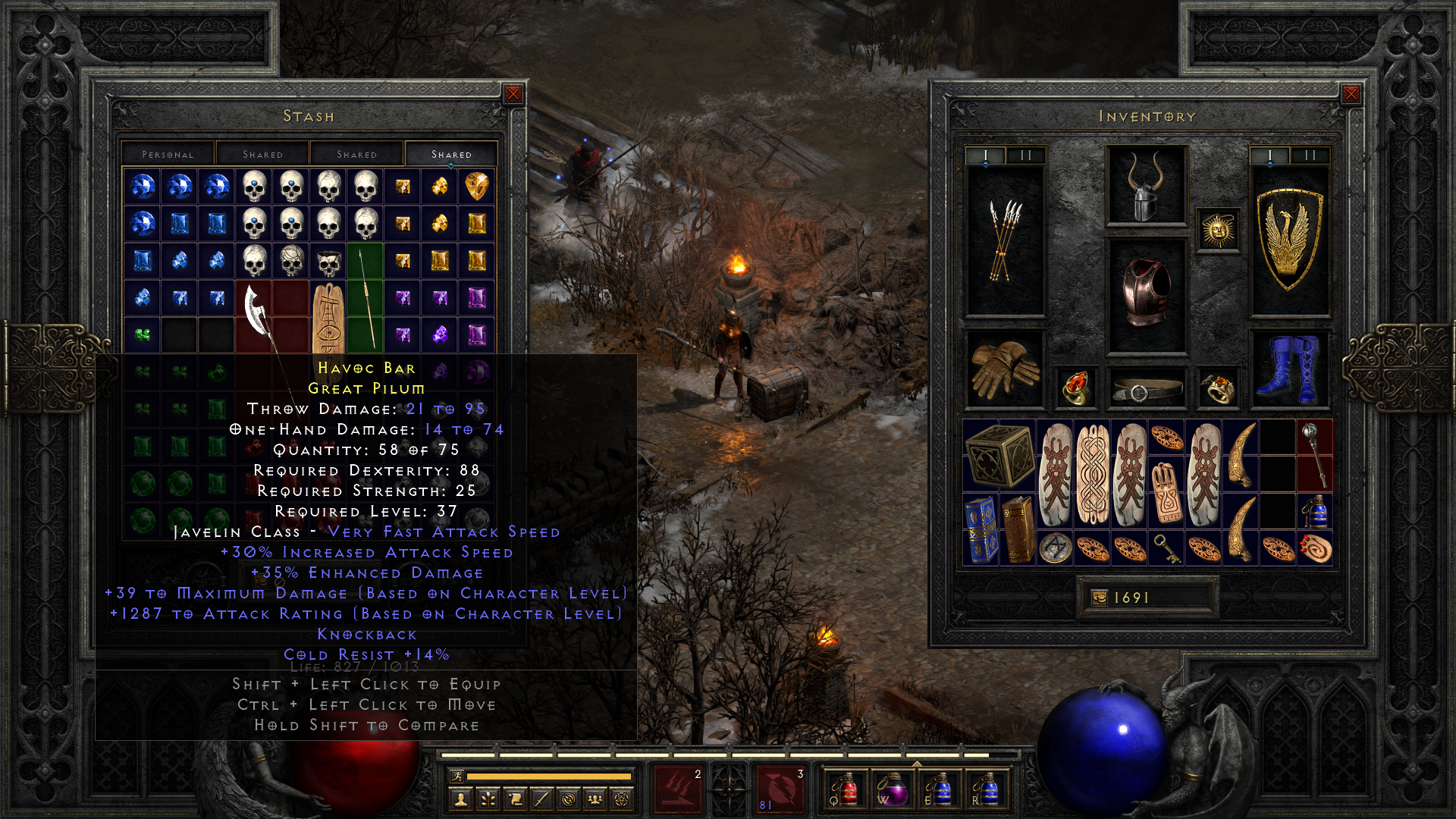This screenshot has height=819, width=1456.
Task: Click the golden phoenix shield slot
Action: tap(1289, 240)
